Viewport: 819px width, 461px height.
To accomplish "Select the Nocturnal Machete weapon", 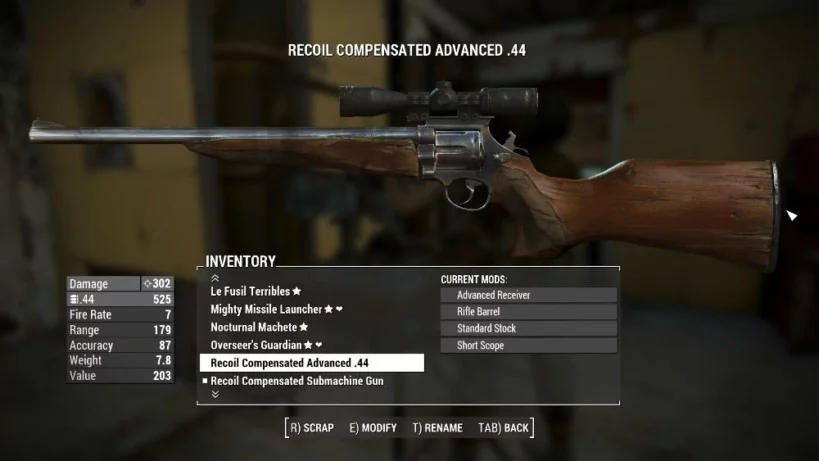I will (254, 327).
